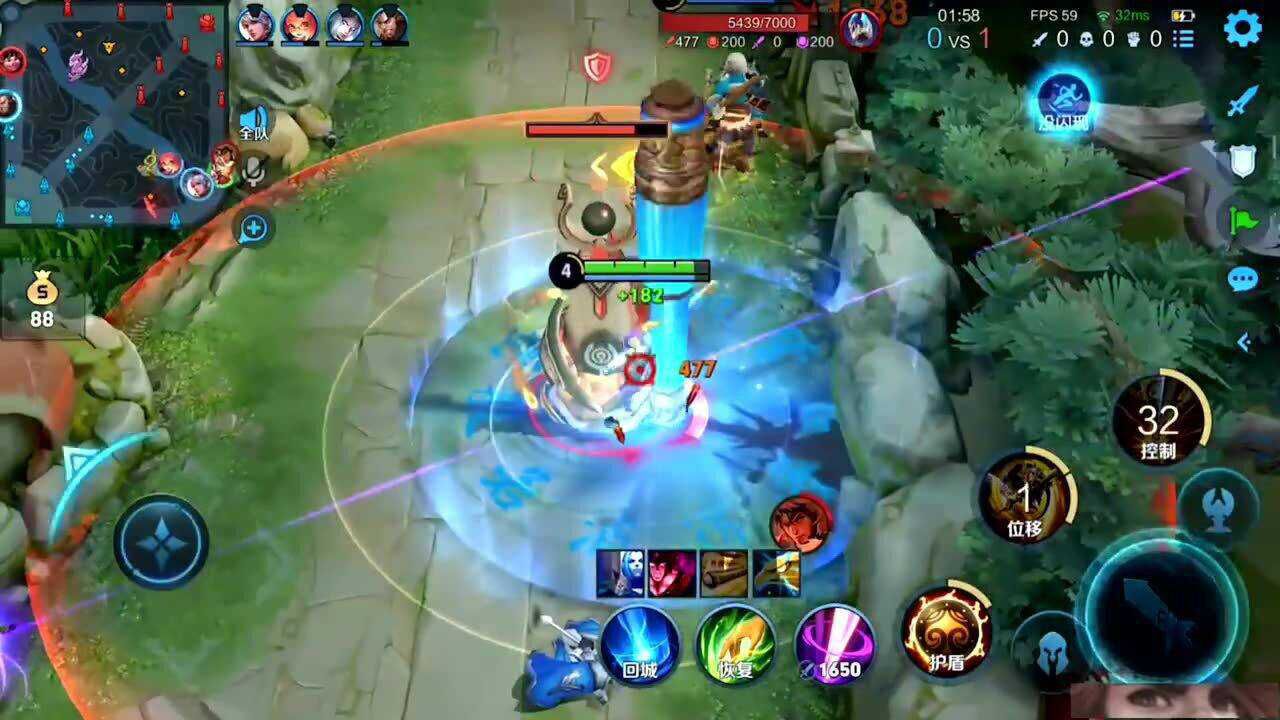This screenshot has width=1280, height=720.
Task: Open the scoreboard list icon
Action: pos(1184,39)
